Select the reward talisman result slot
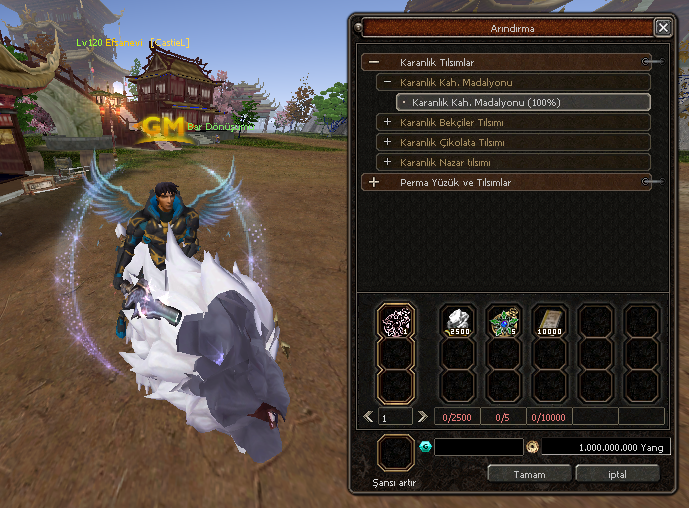Screen dimensions: 689x508 tap(396, 322)
